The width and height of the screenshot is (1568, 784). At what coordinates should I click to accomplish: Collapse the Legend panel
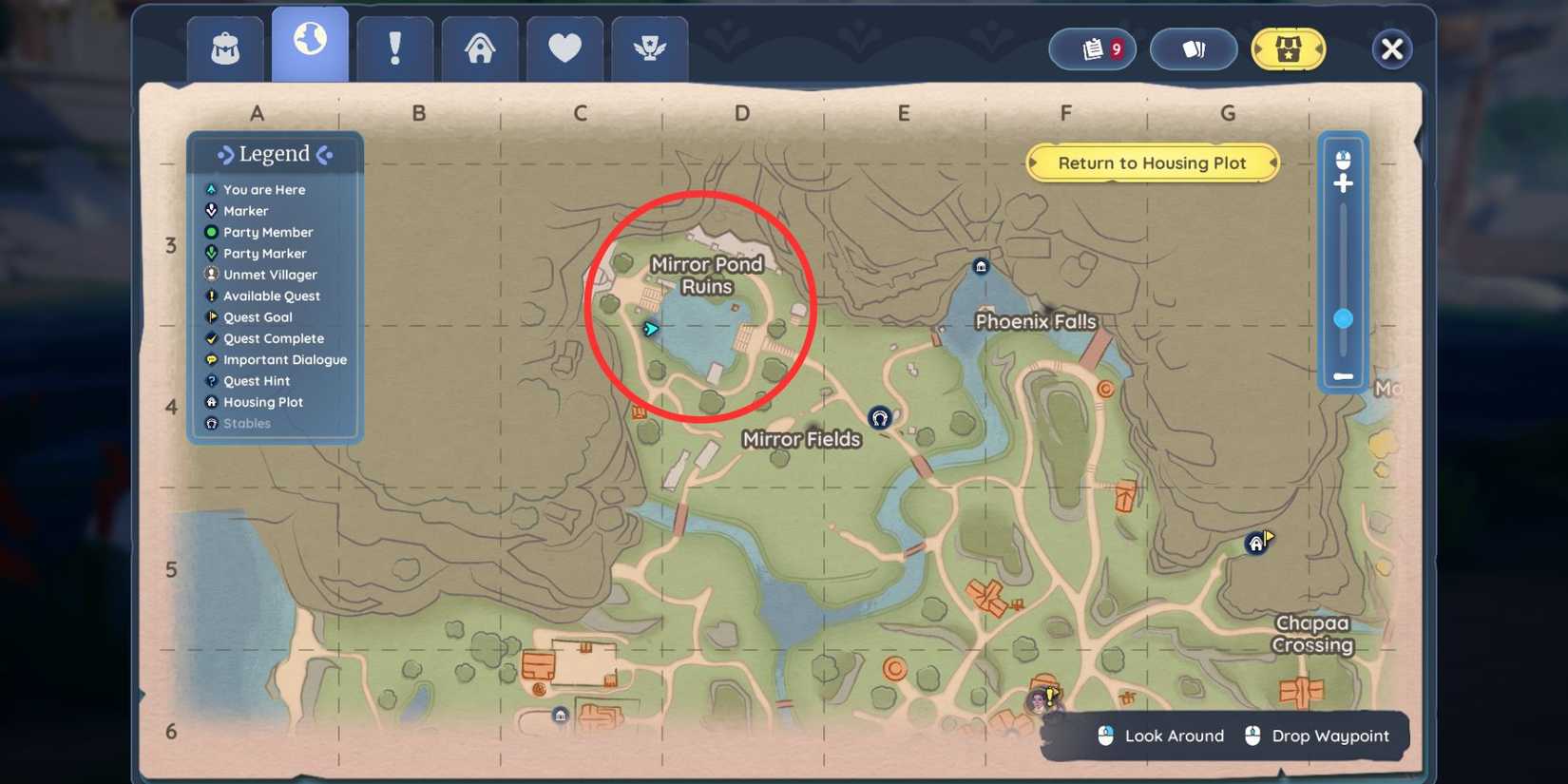point(276,153)
